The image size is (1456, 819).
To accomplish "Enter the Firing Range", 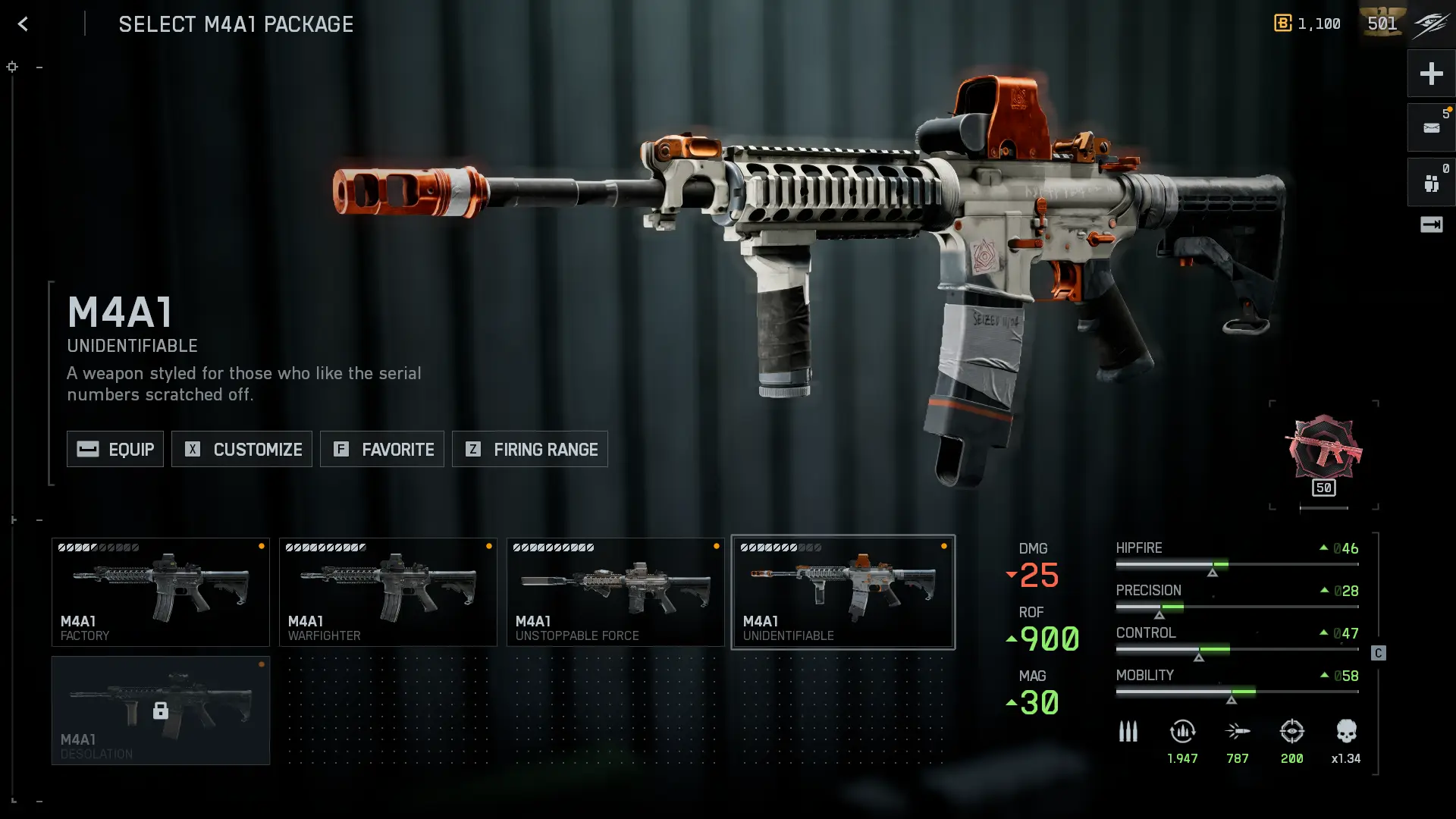I will click(x=530, y=449).
